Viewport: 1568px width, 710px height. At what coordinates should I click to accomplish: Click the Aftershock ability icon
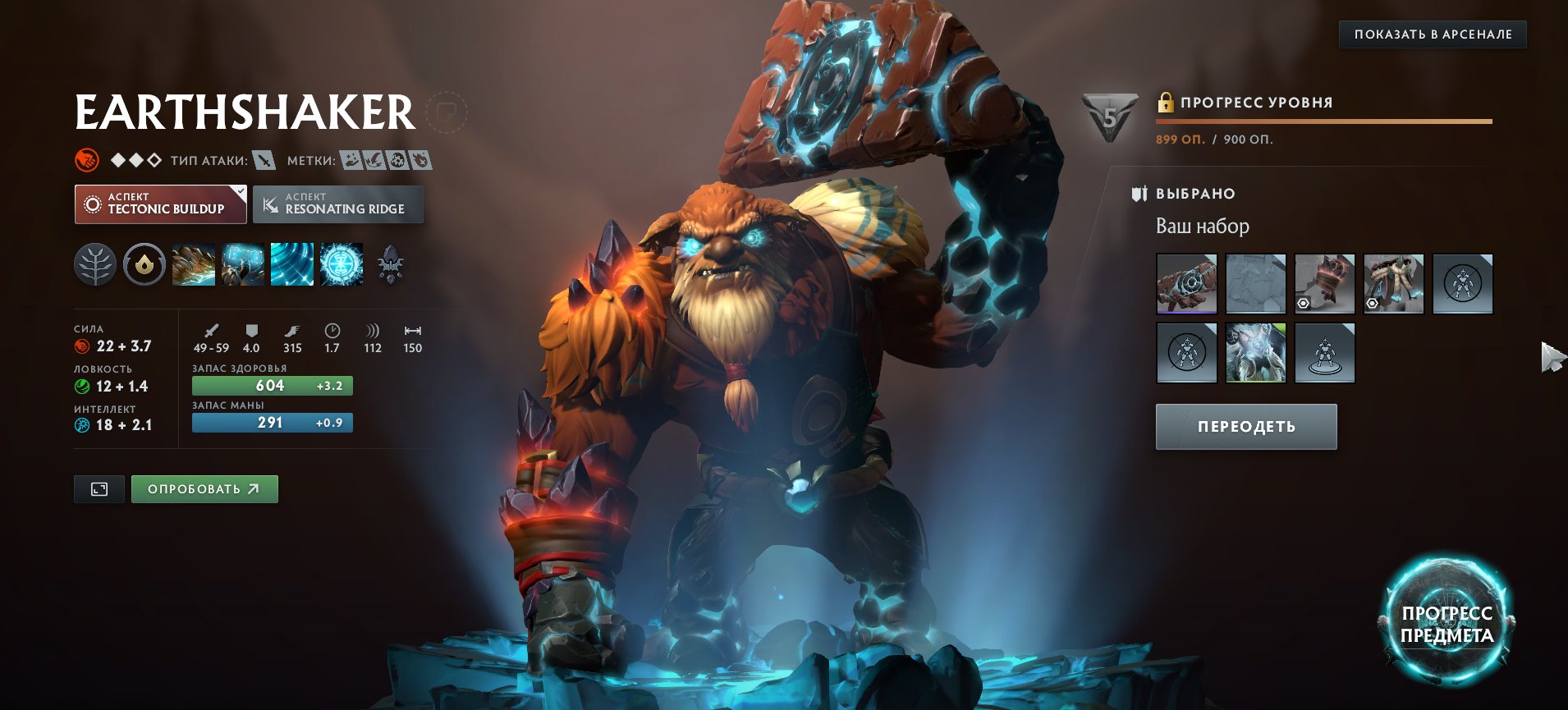pyautogui.click(x=291, y=264)
